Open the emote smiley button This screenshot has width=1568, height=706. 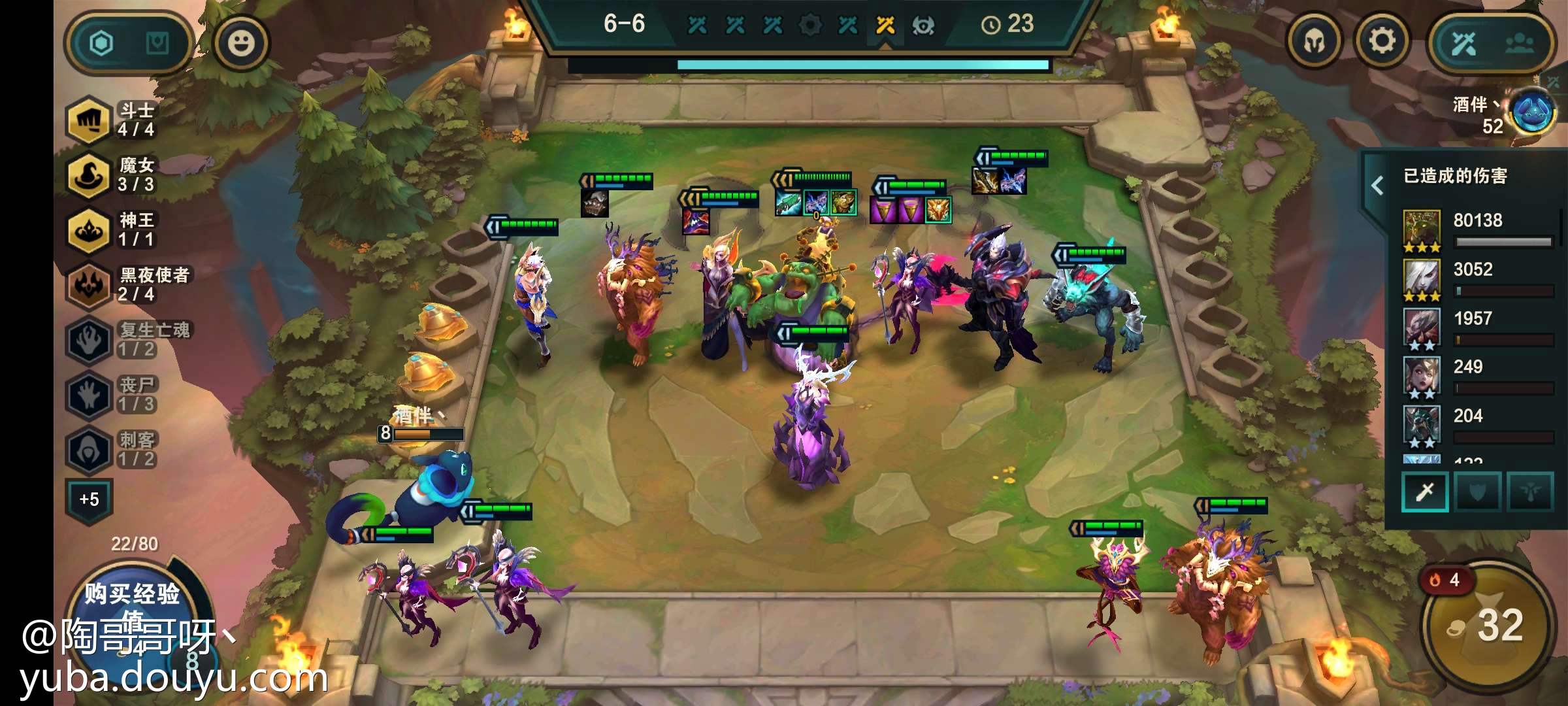[x=241, y=44]
